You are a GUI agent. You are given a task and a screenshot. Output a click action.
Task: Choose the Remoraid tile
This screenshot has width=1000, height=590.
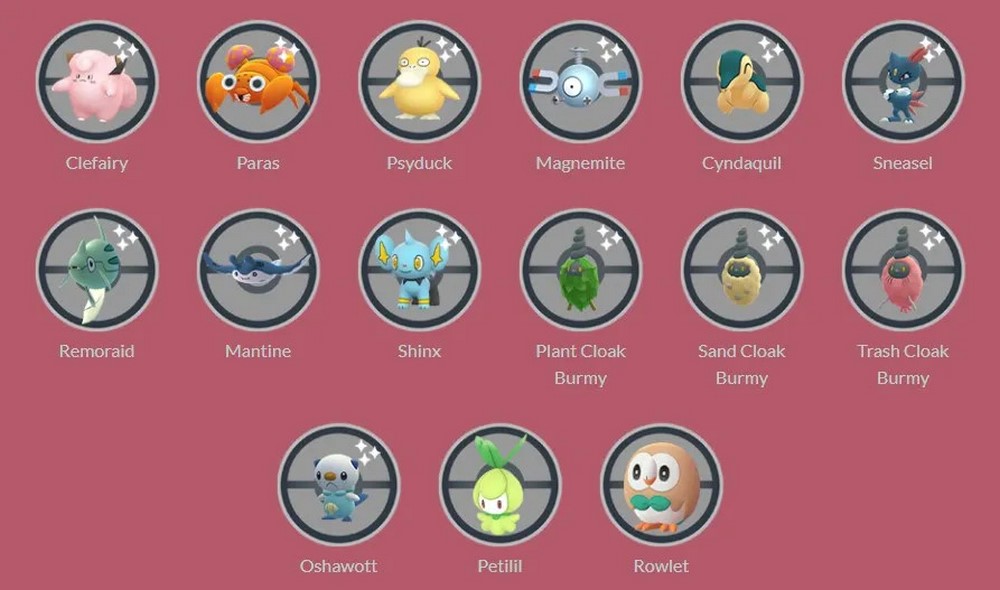[97, 269]
